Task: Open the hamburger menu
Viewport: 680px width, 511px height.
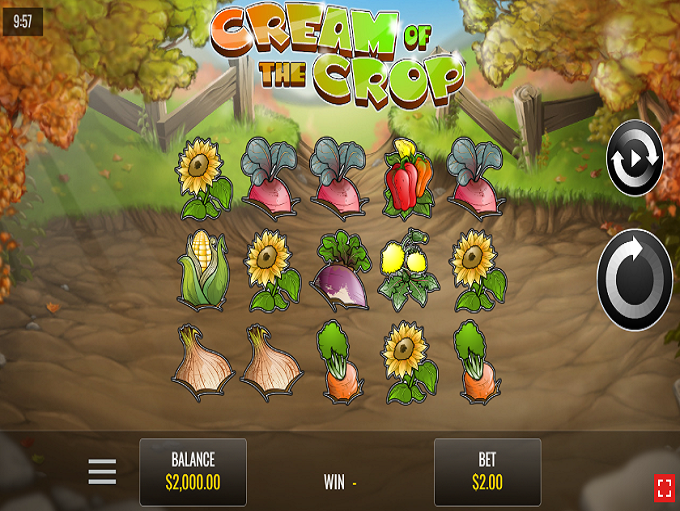Action: (x=102, y=471)
